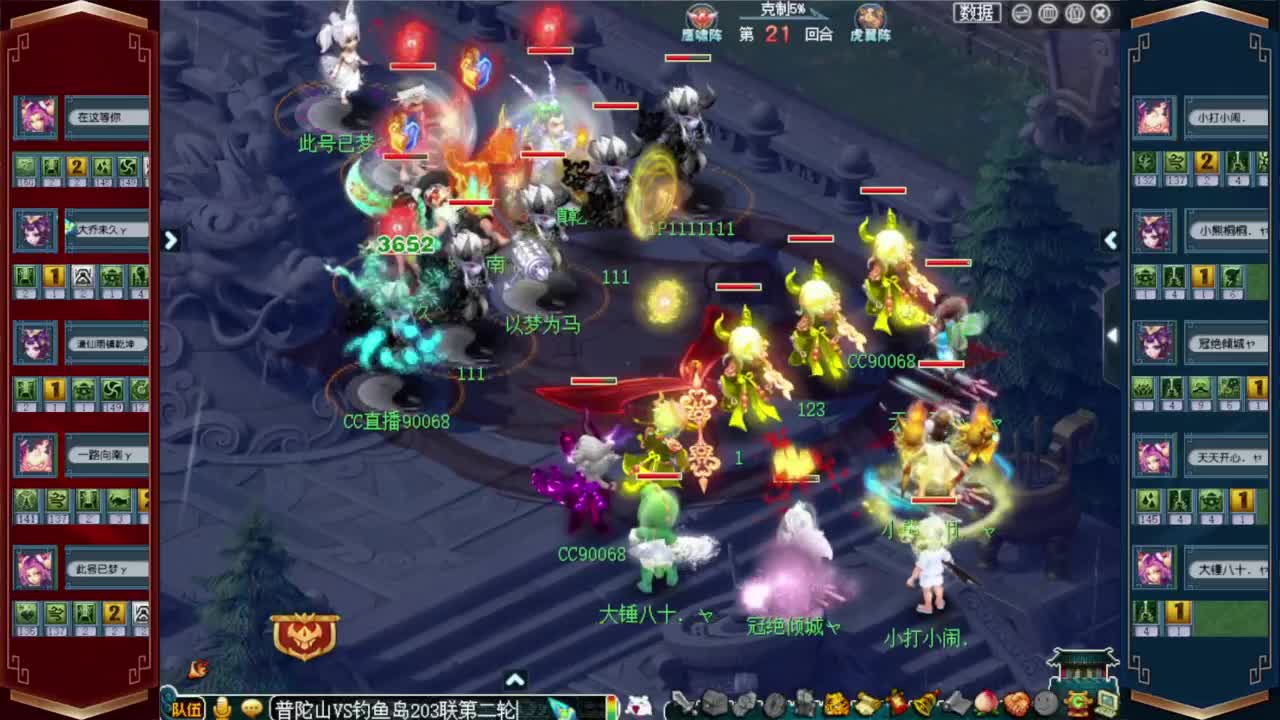Toggle the green C emblem icon at bottom right
This screenshot has height=720, width=1280.
click(x=1078, y=705)
